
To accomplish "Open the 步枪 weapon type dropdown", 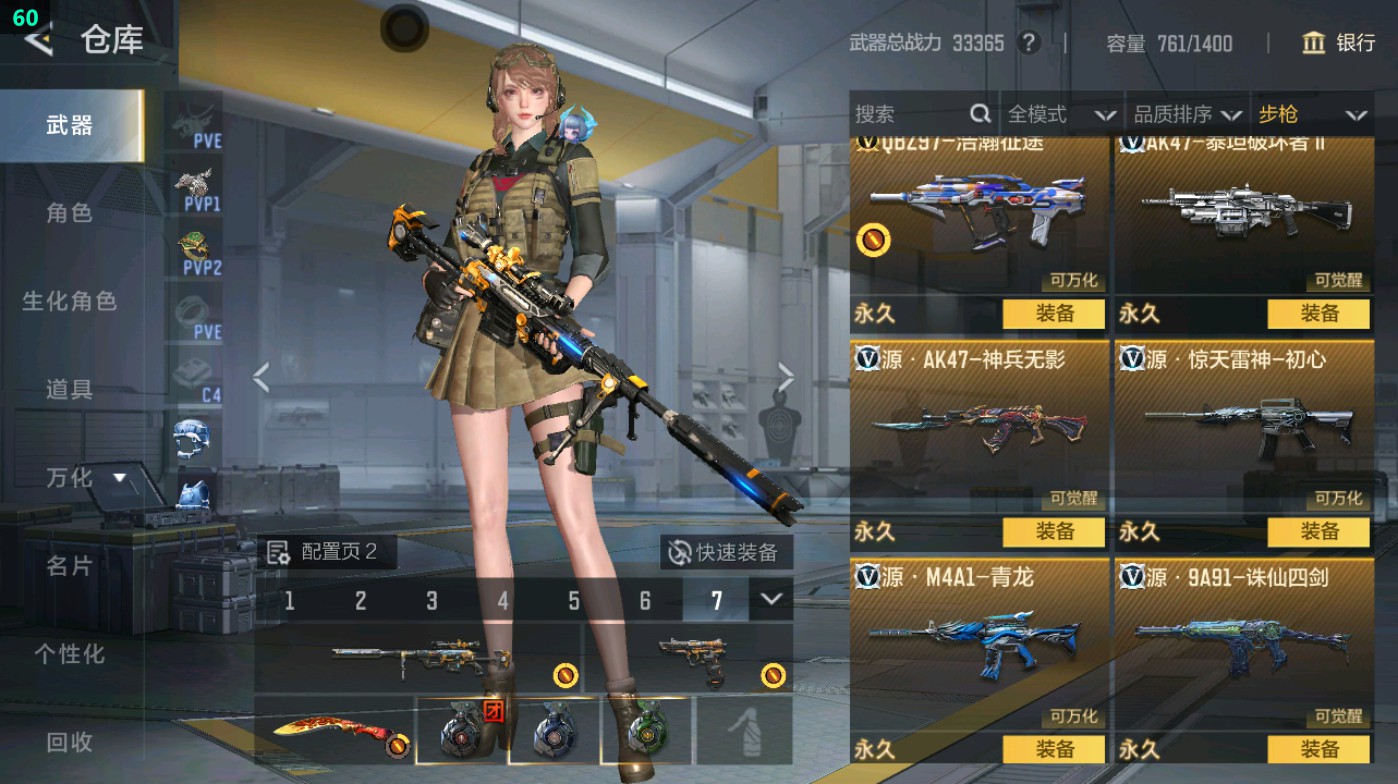I will point(1311,114).
